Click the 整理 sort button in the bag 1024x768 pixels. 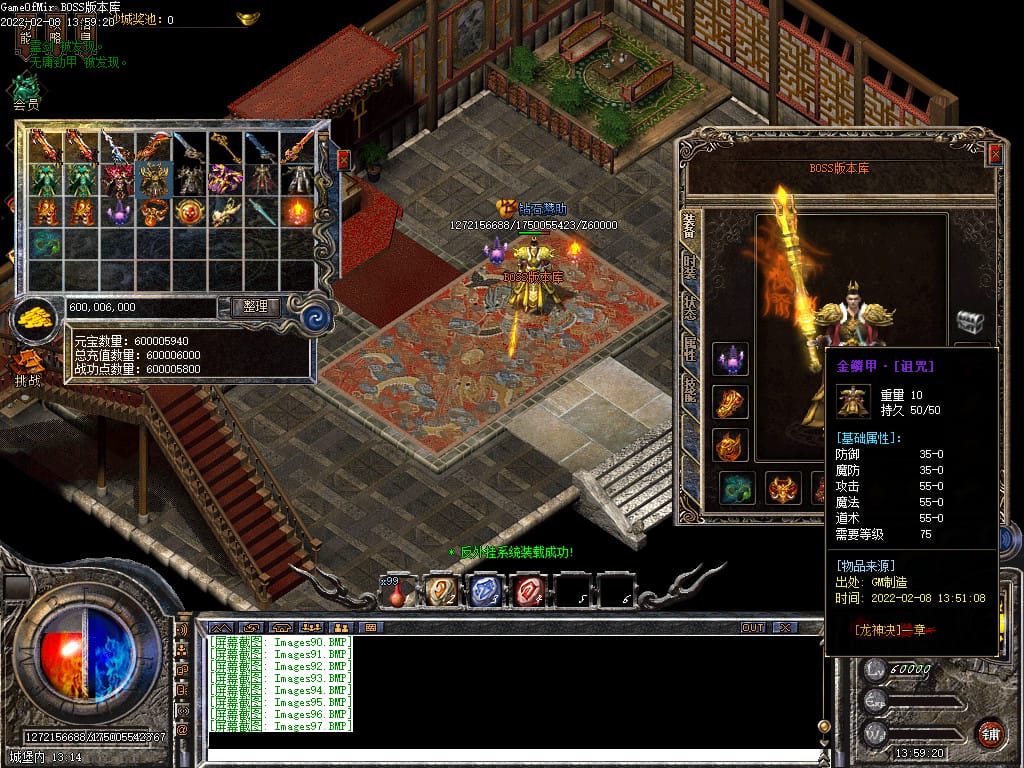click(x=255, y=307)
